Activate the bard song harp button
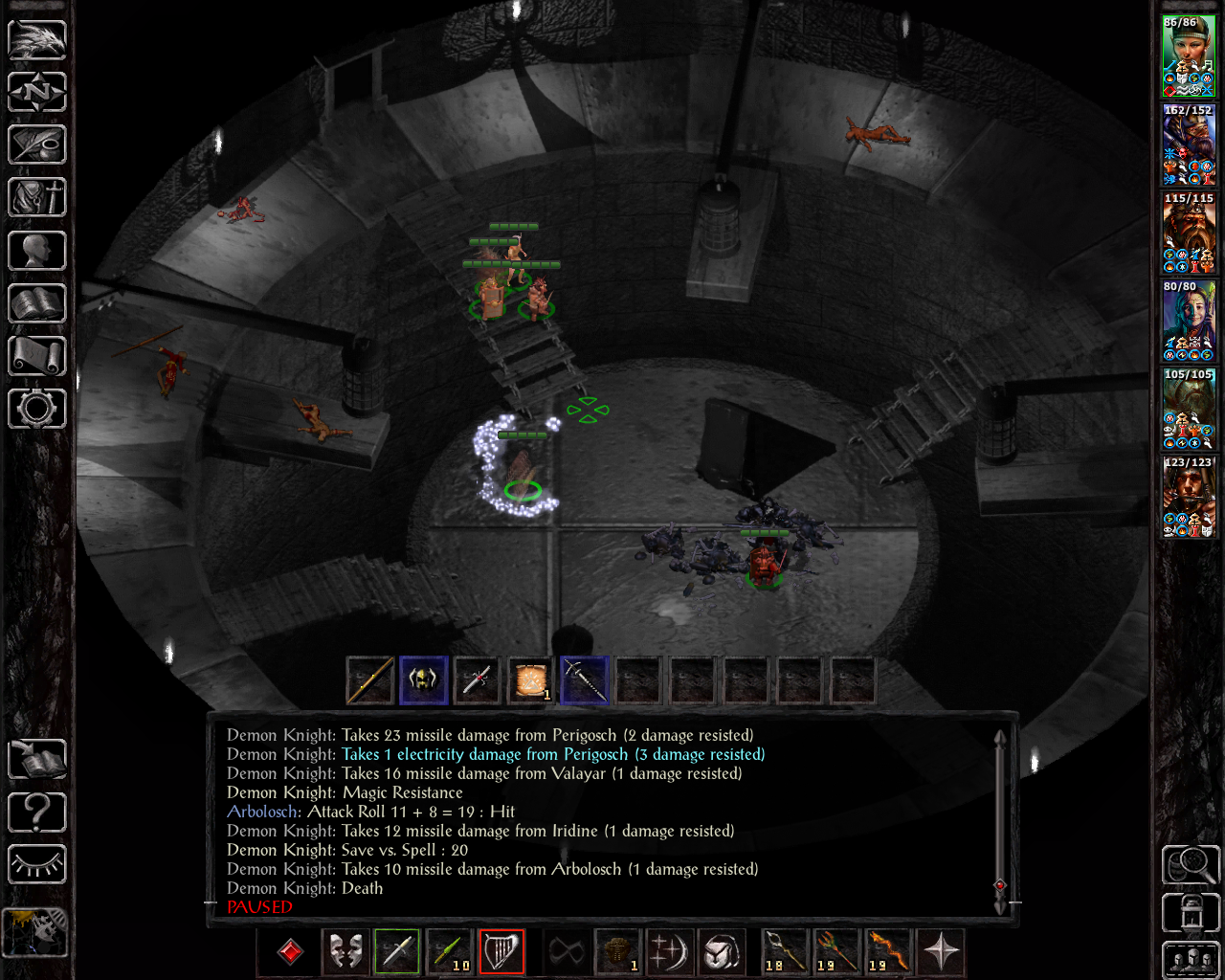 (501, 952)
